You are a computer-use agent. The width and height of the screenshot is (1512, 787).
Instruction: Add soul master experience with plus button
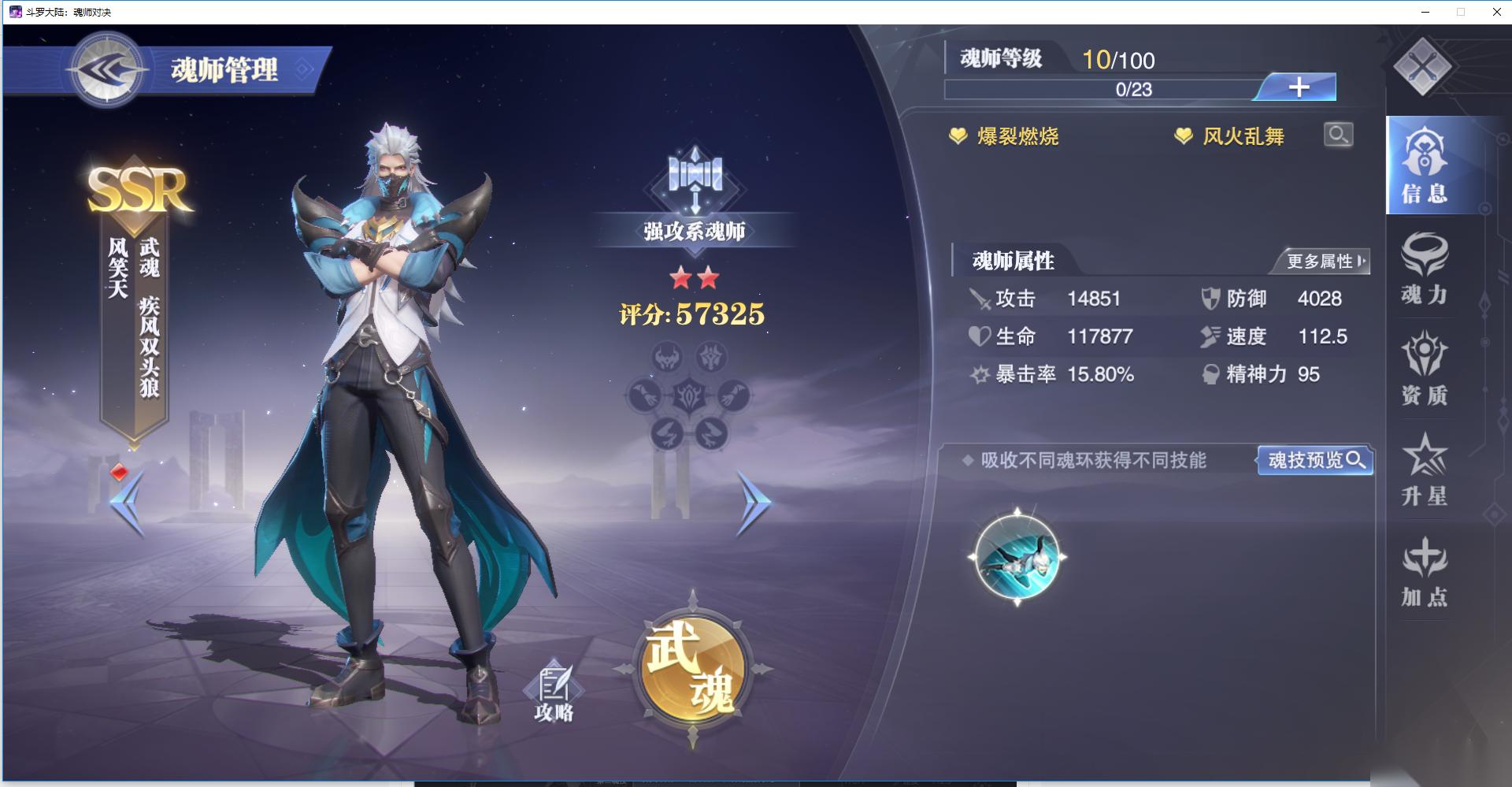[1298, 87]
